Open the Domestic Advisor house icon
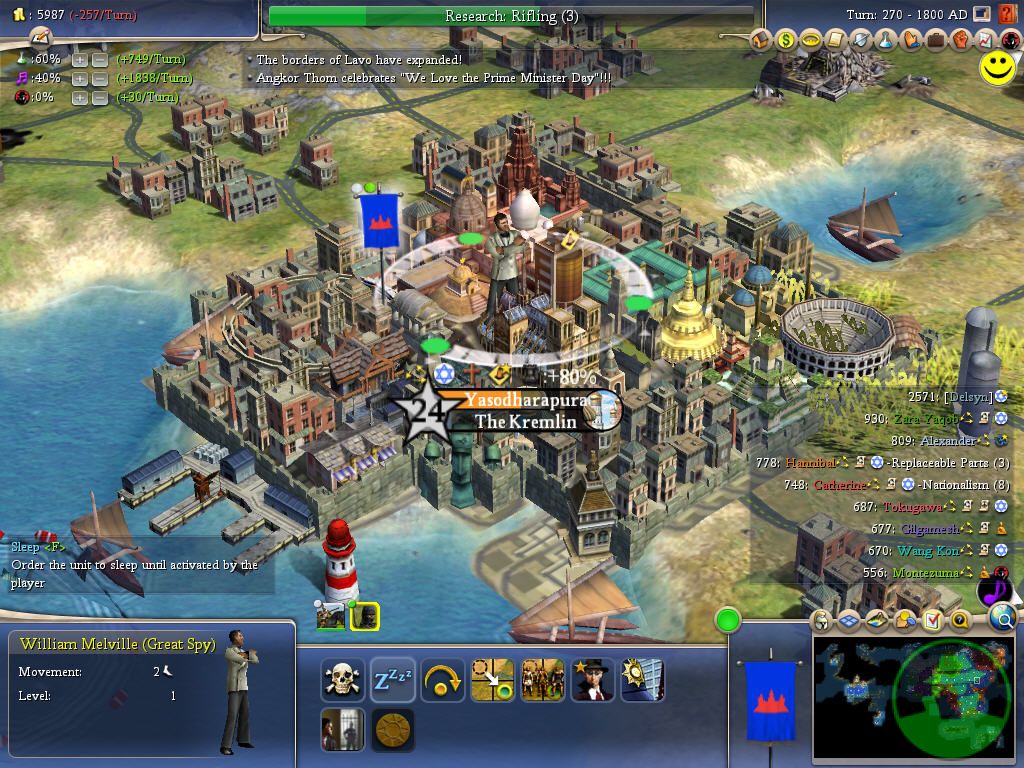Image resolution: width=1024 pixels, height=768 pixels. 761,40
